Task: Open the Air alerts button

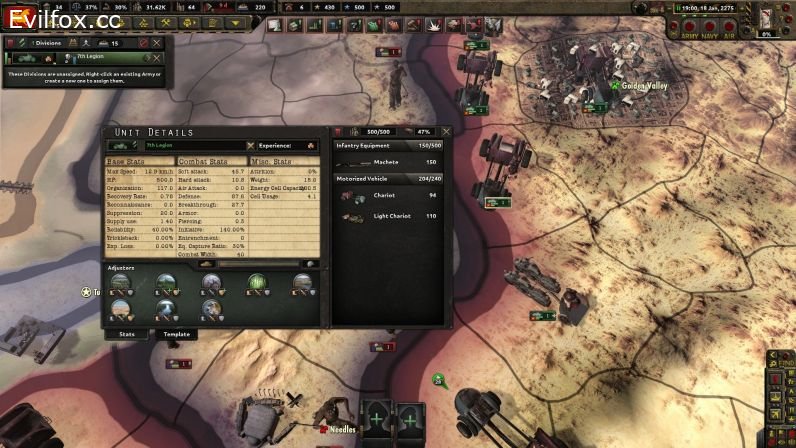Action: click(731, 27)
